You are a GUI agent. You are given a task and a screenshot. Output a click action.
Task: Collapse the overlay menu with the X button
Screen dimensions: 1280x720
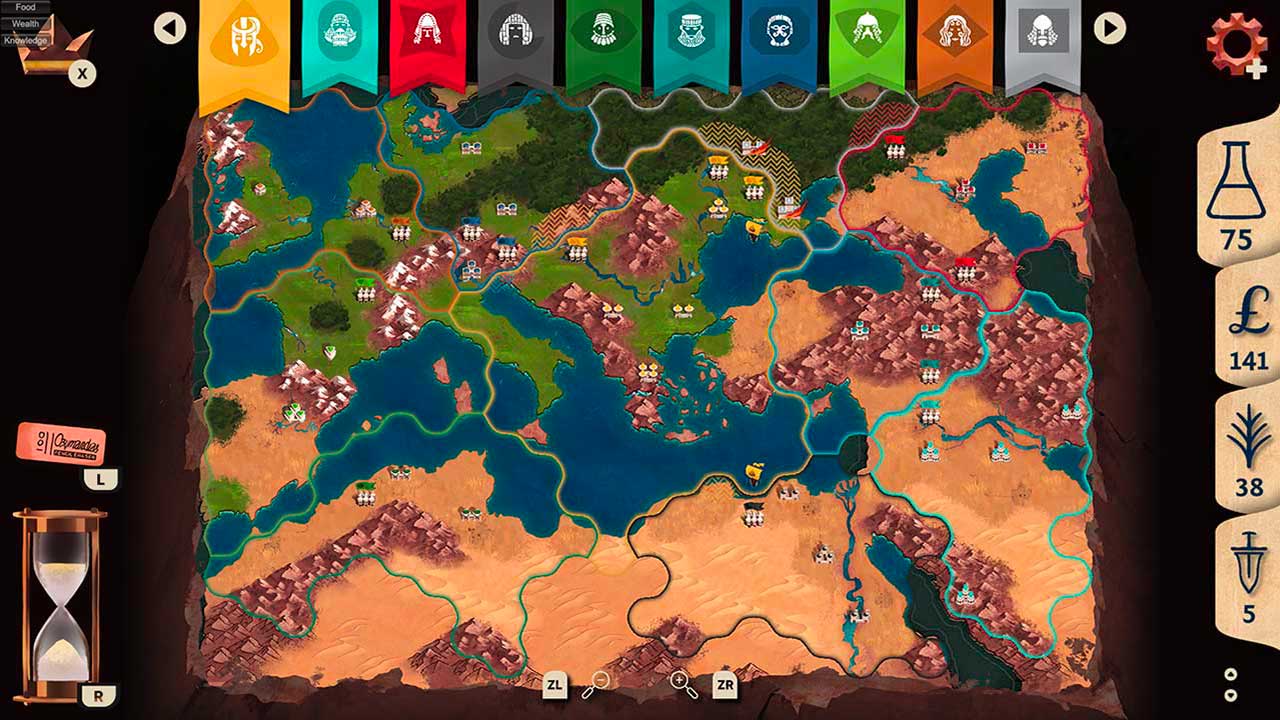point(82,70)
